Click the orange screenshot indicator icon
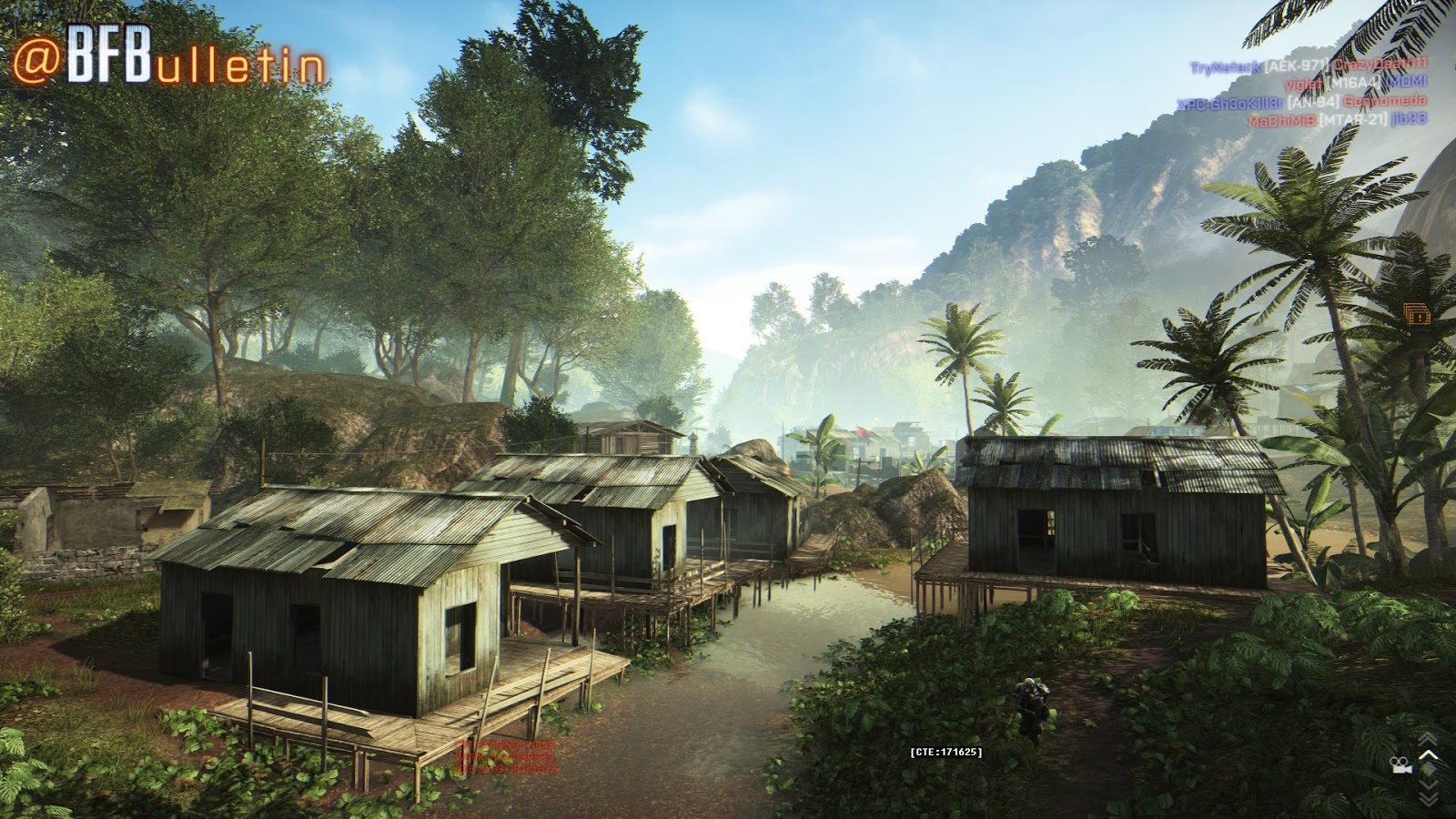This screenshot has height=819, width=1456. 1417,314
